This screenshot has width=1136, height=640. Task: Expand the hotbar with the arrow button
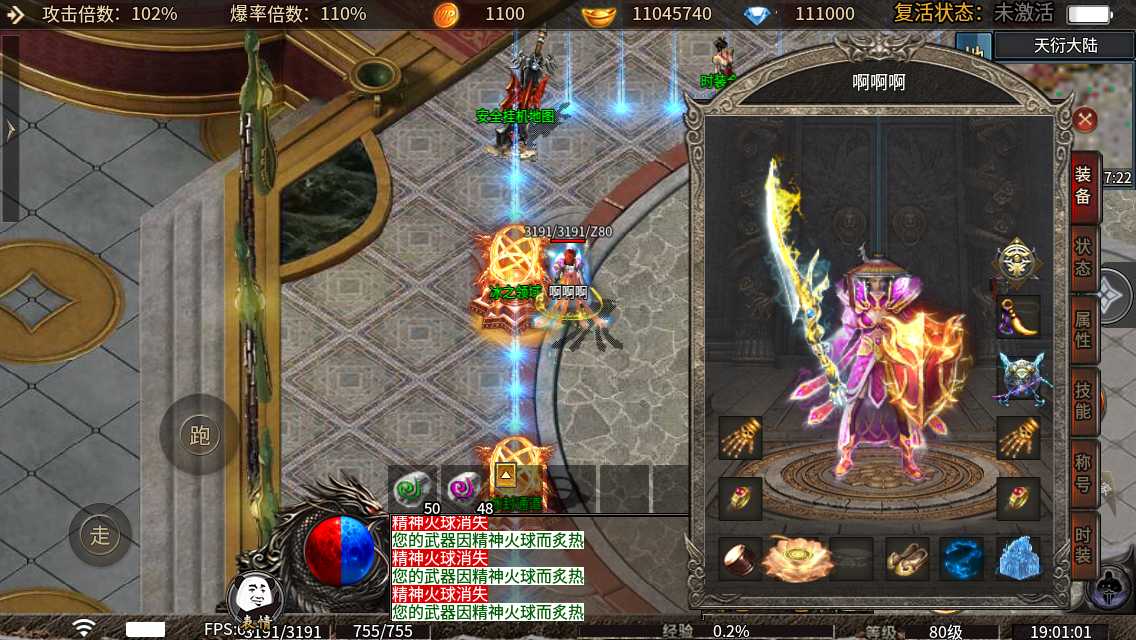point(507,475)
